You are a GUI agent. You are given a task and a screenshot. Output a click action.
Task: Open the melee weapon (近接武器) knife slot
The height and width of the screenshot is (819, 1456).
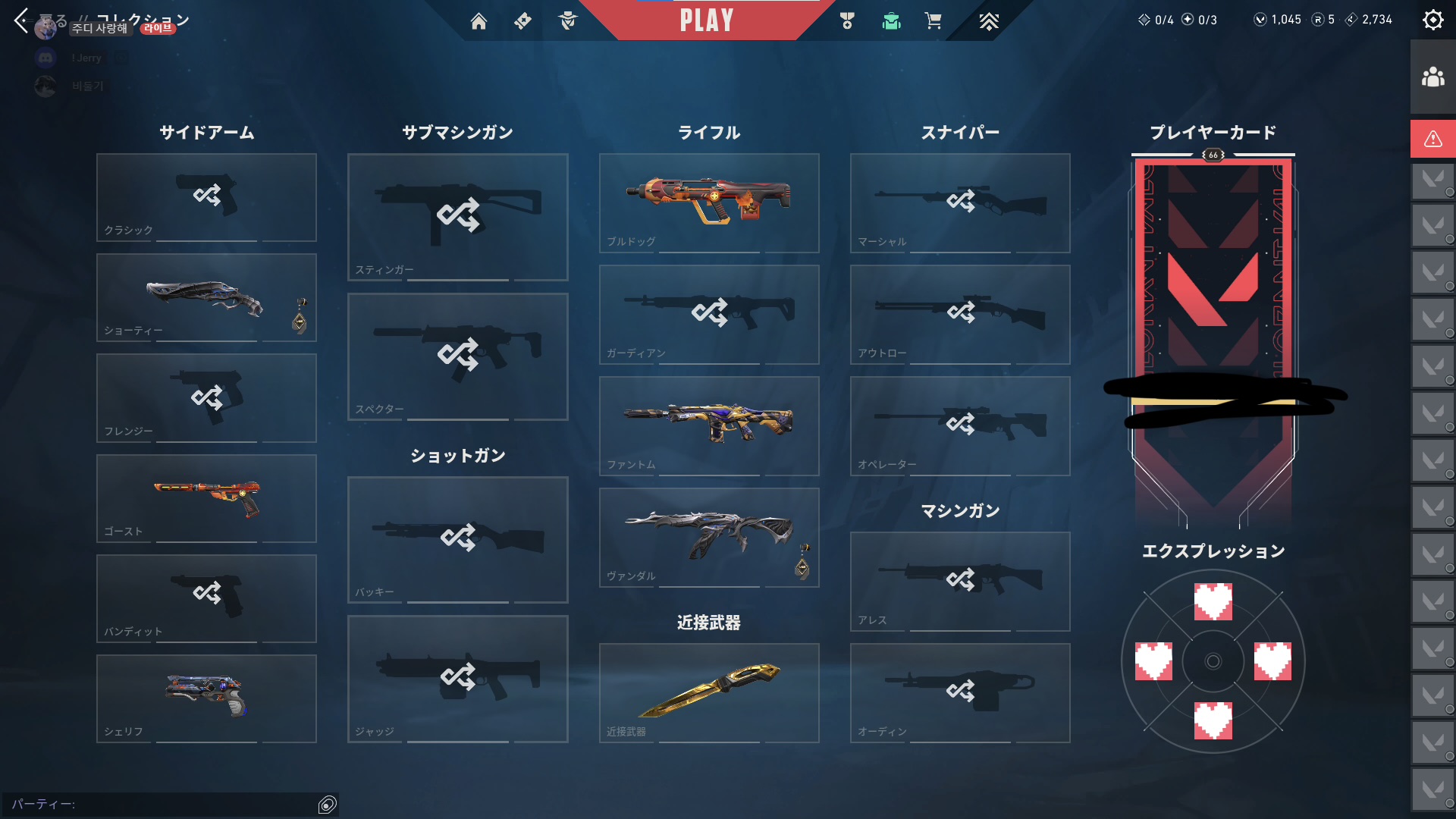tap(709, 692)
